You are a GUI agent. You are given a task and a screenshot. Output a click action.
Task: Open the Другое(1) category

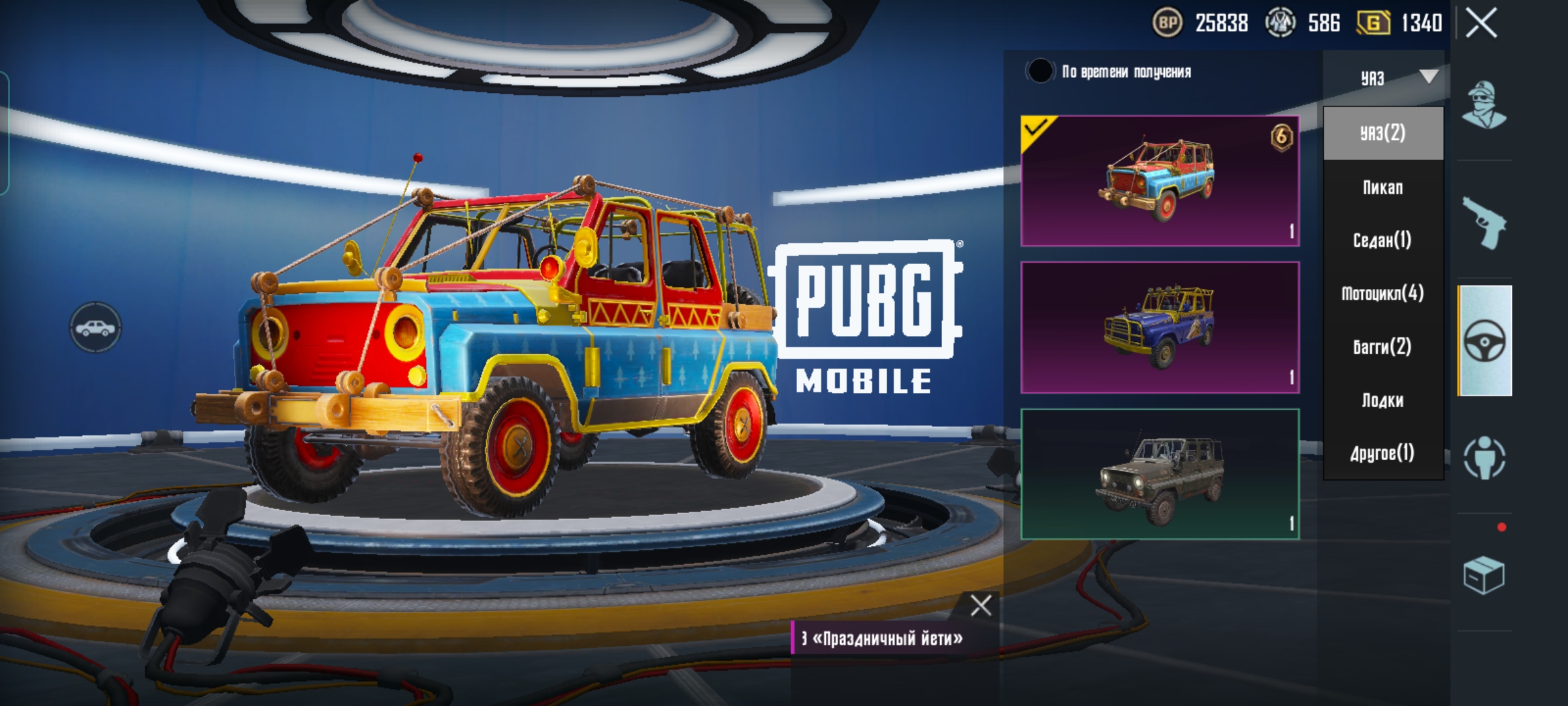1382,453
